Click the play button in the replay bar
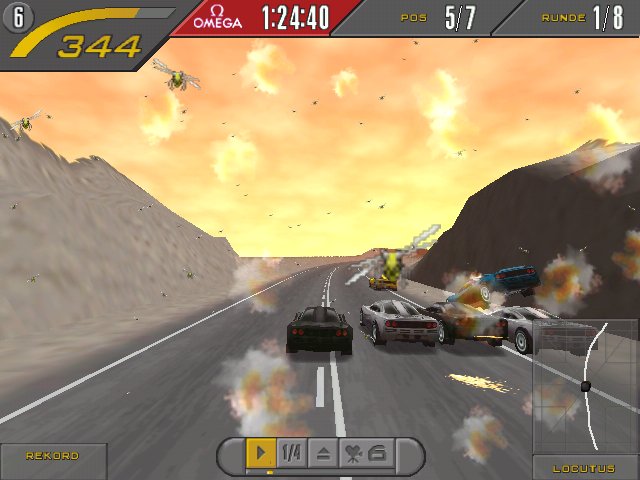 point(261,454)
